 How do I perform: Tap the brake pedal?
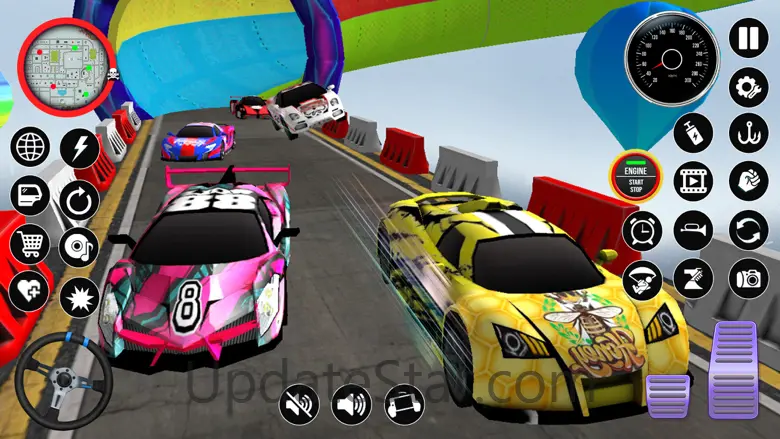point(667,396)
